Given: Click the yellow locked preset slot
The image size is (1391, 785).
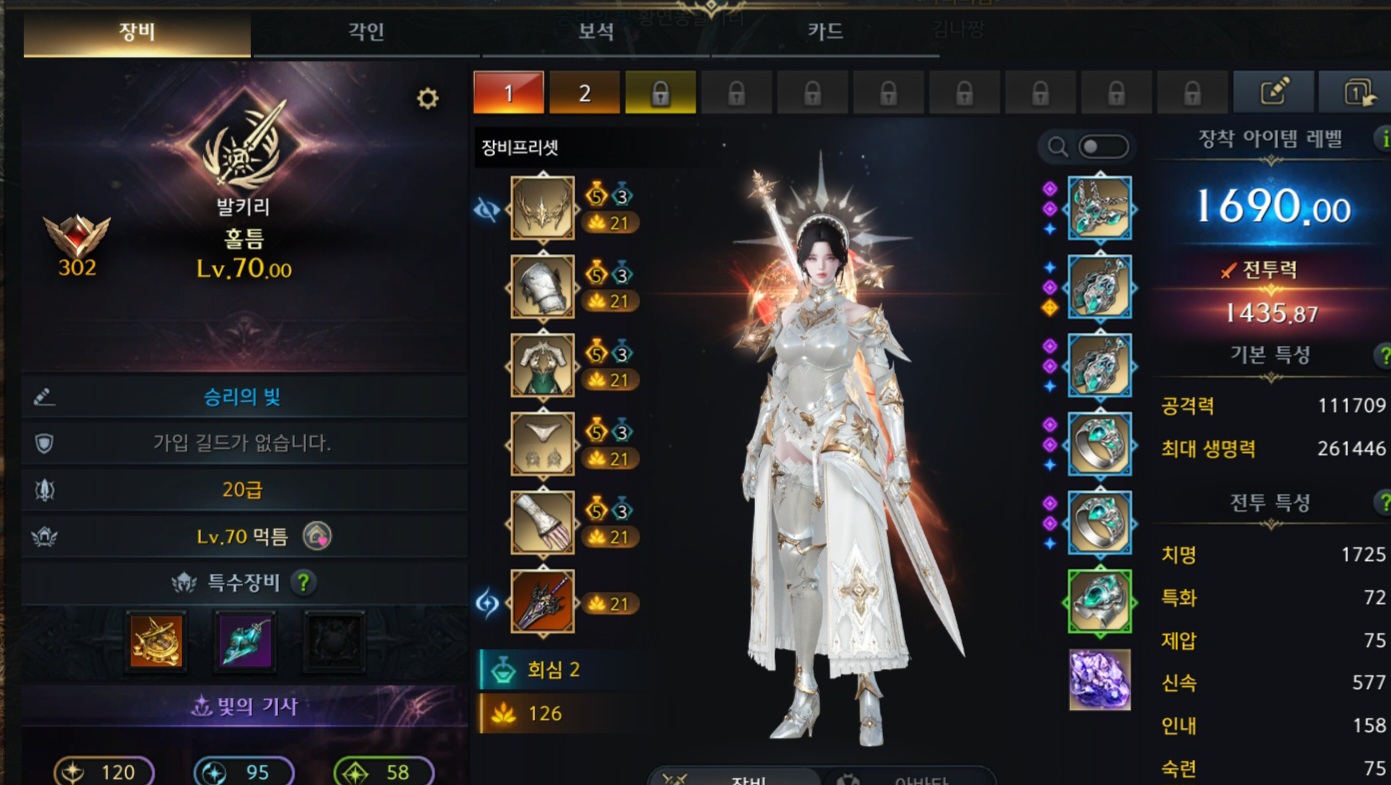Looking at the screenshot, I should click(660, 93).
